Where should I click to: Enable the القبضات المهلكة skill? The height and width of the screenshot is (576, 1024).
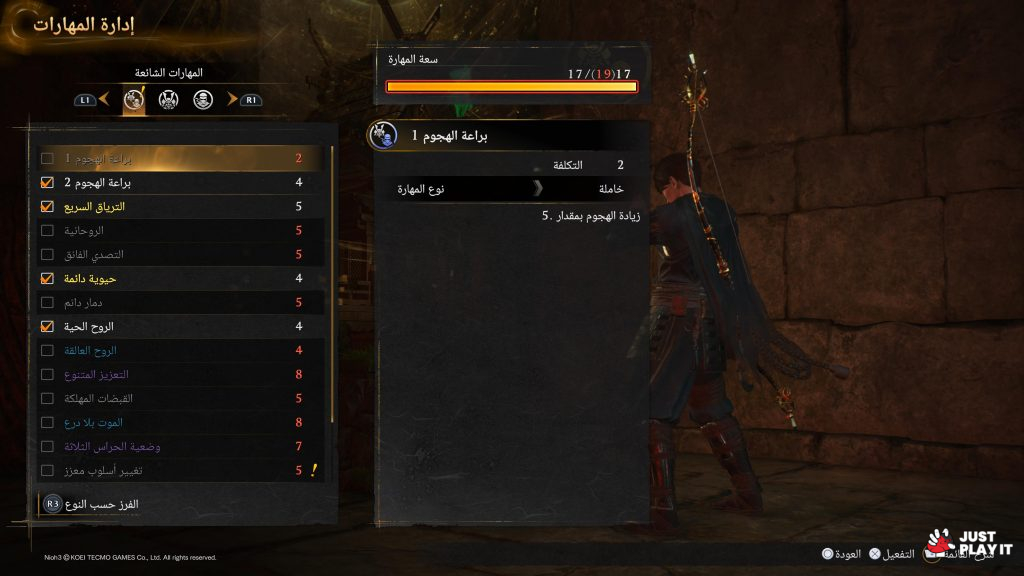click(x=47, y=398)
